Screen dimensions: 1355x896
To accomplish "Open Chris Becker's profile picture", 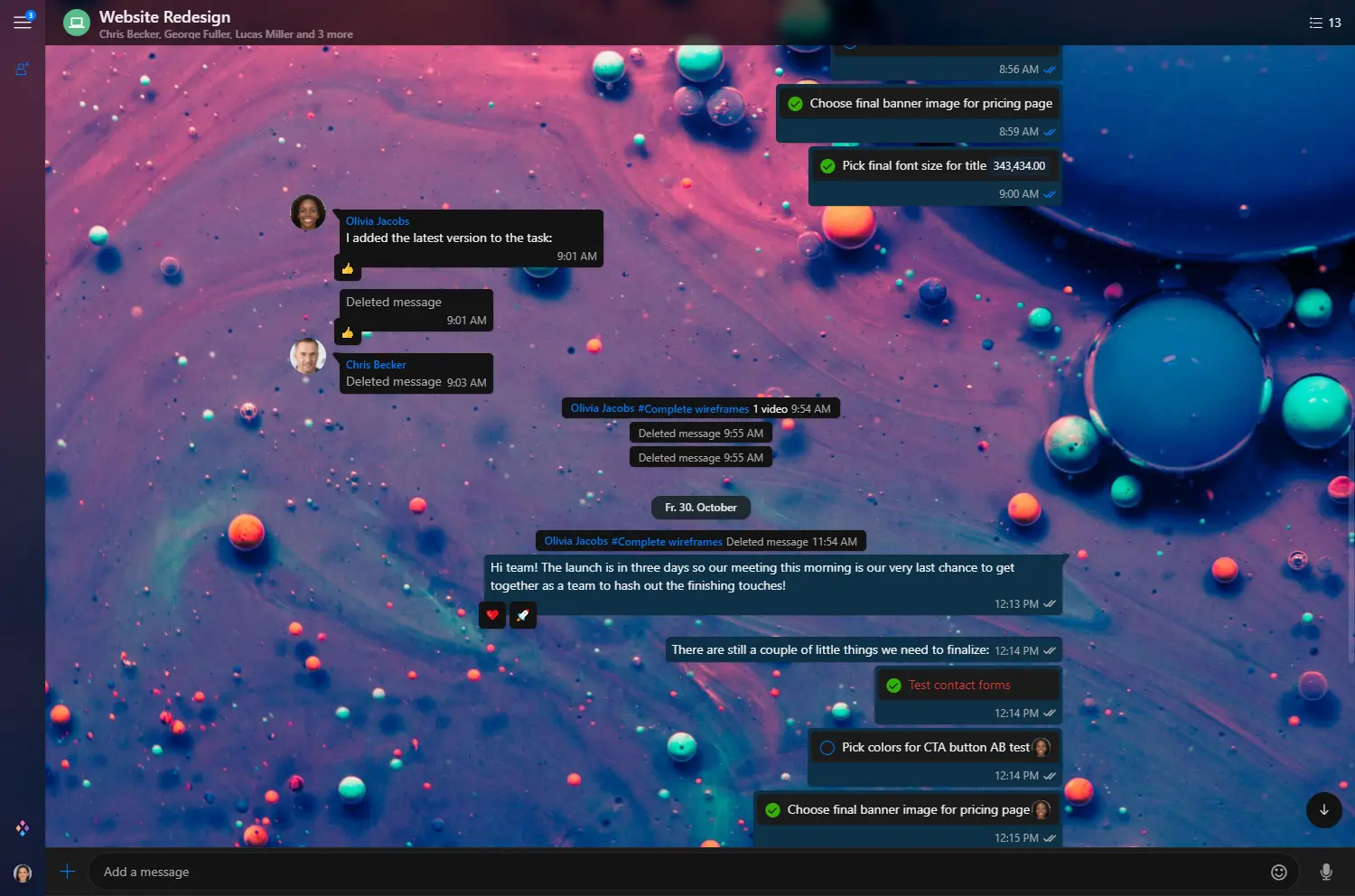I will tap(308, 356).
